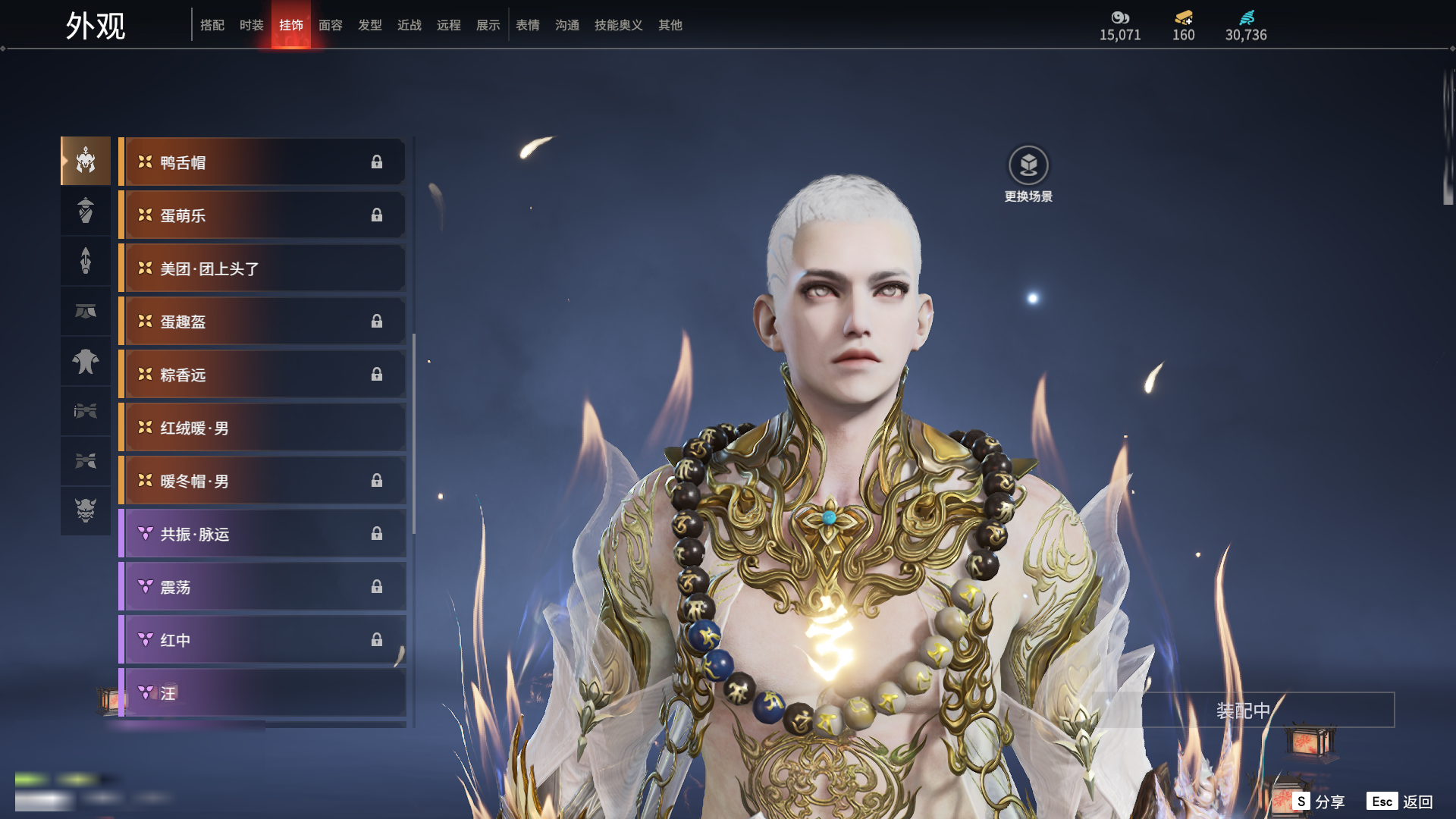
Task: Go to the 发型 tab
Action: click(369, 25)
